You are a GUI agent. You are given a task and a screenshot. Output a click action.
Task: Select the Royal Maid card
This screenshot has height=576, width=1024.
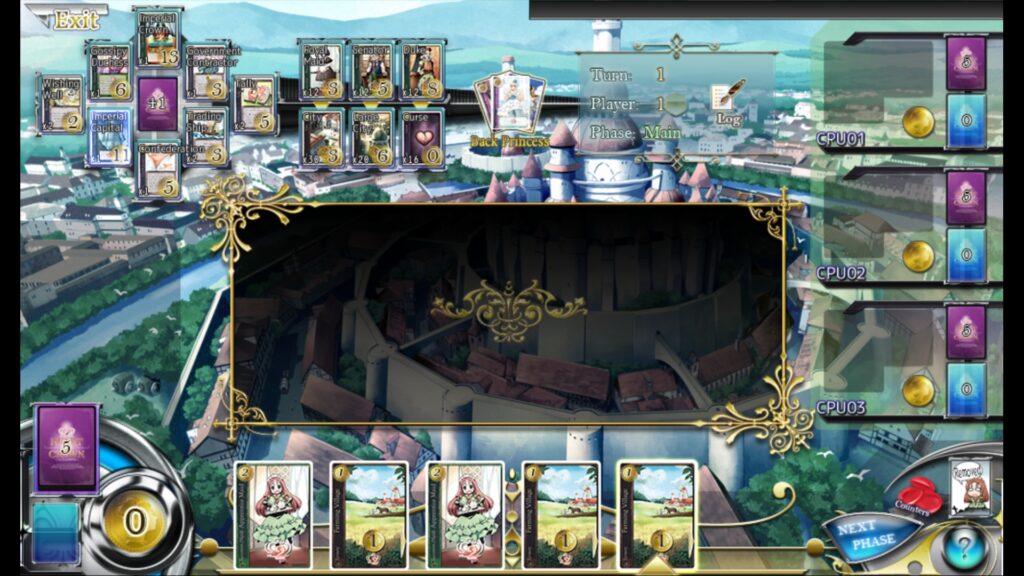click(322, 70)
